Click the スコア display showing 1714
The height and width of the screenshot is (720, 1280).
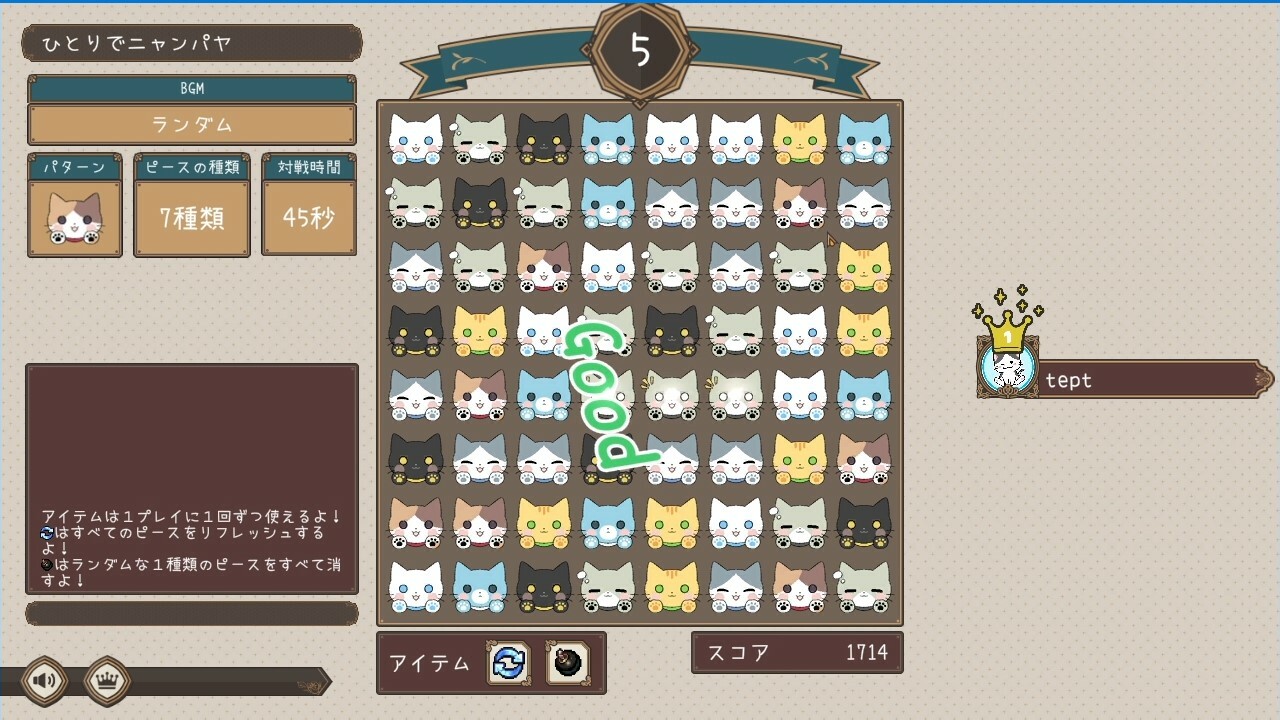797,651
